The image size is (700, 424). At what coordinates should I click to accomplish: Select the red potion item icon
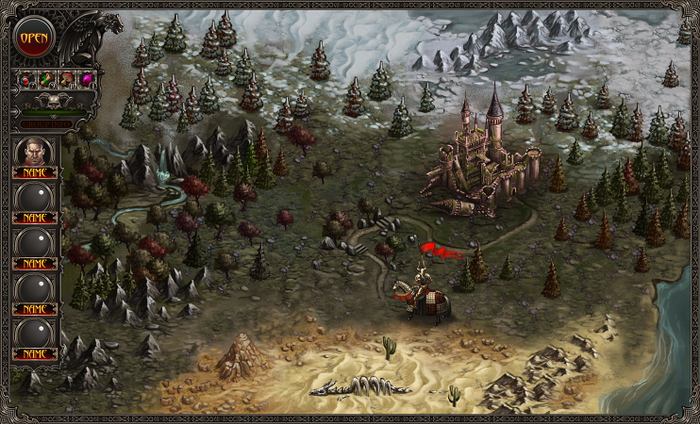(26, 80)
